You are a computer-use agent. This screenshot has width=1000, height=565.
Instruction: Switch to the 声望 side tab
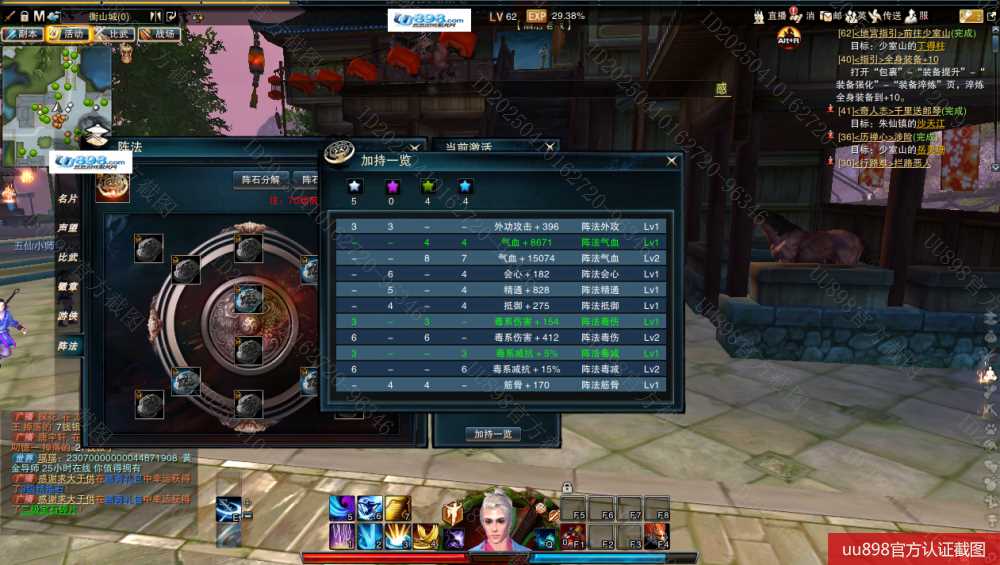coord(68,228)
